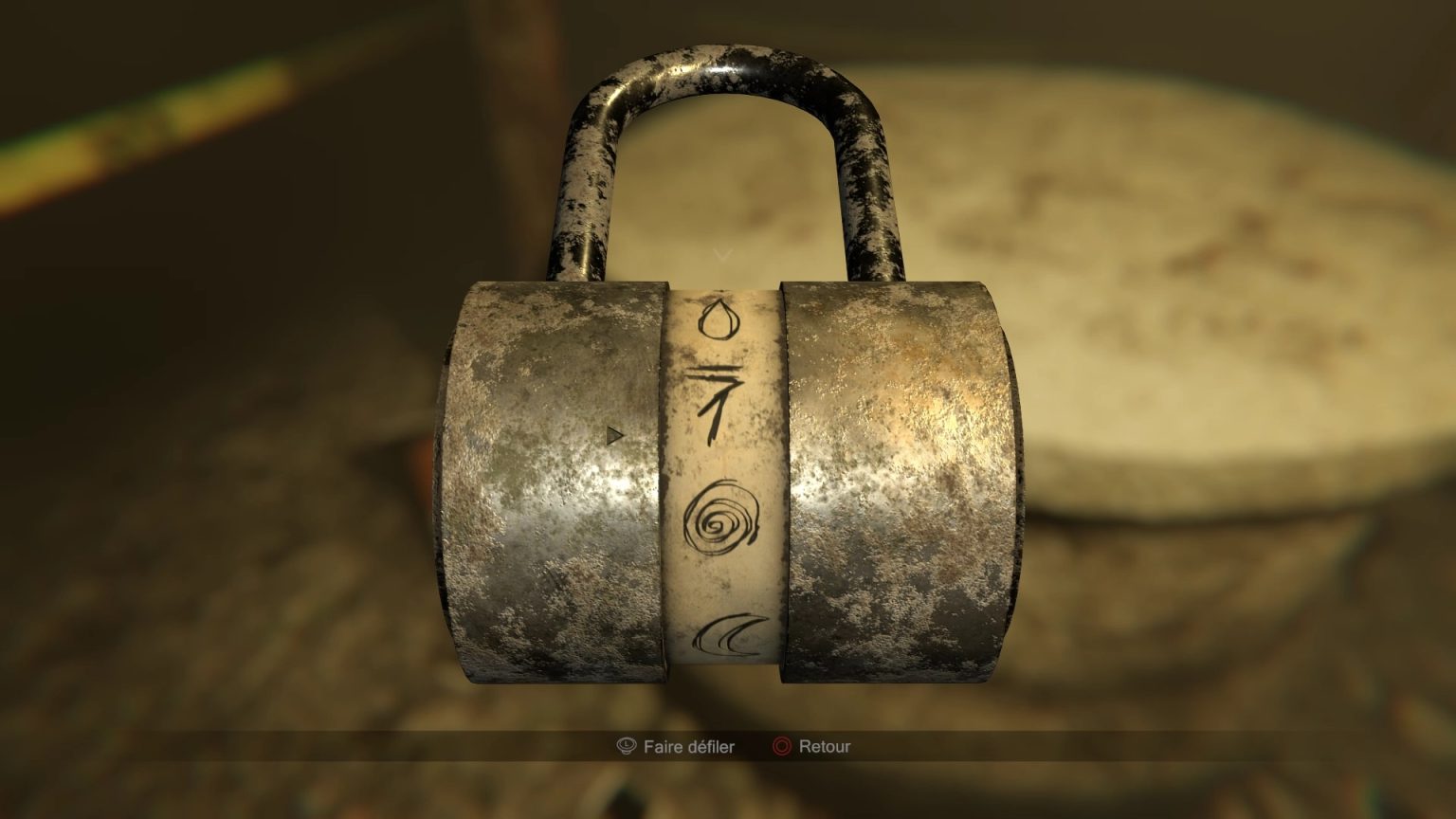Toggle the dial to the teardrop position
This screenshot has height=819, width=1456.
pos(719,320)
